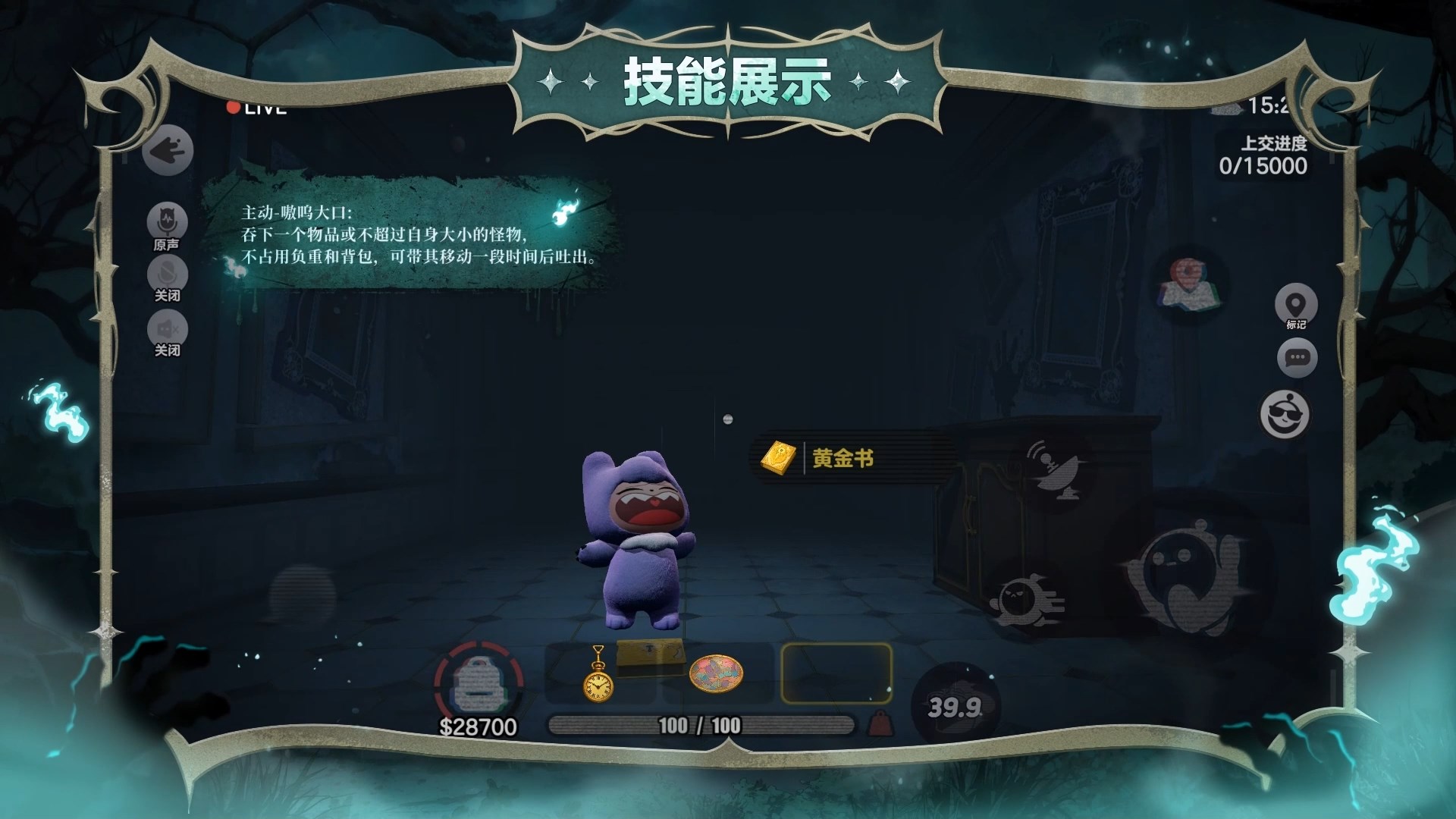Image resolution: width=1456 pixels, height=819 pixels.
Task: Tap the exit running-figure button
Action: click(x=168, y=151)
